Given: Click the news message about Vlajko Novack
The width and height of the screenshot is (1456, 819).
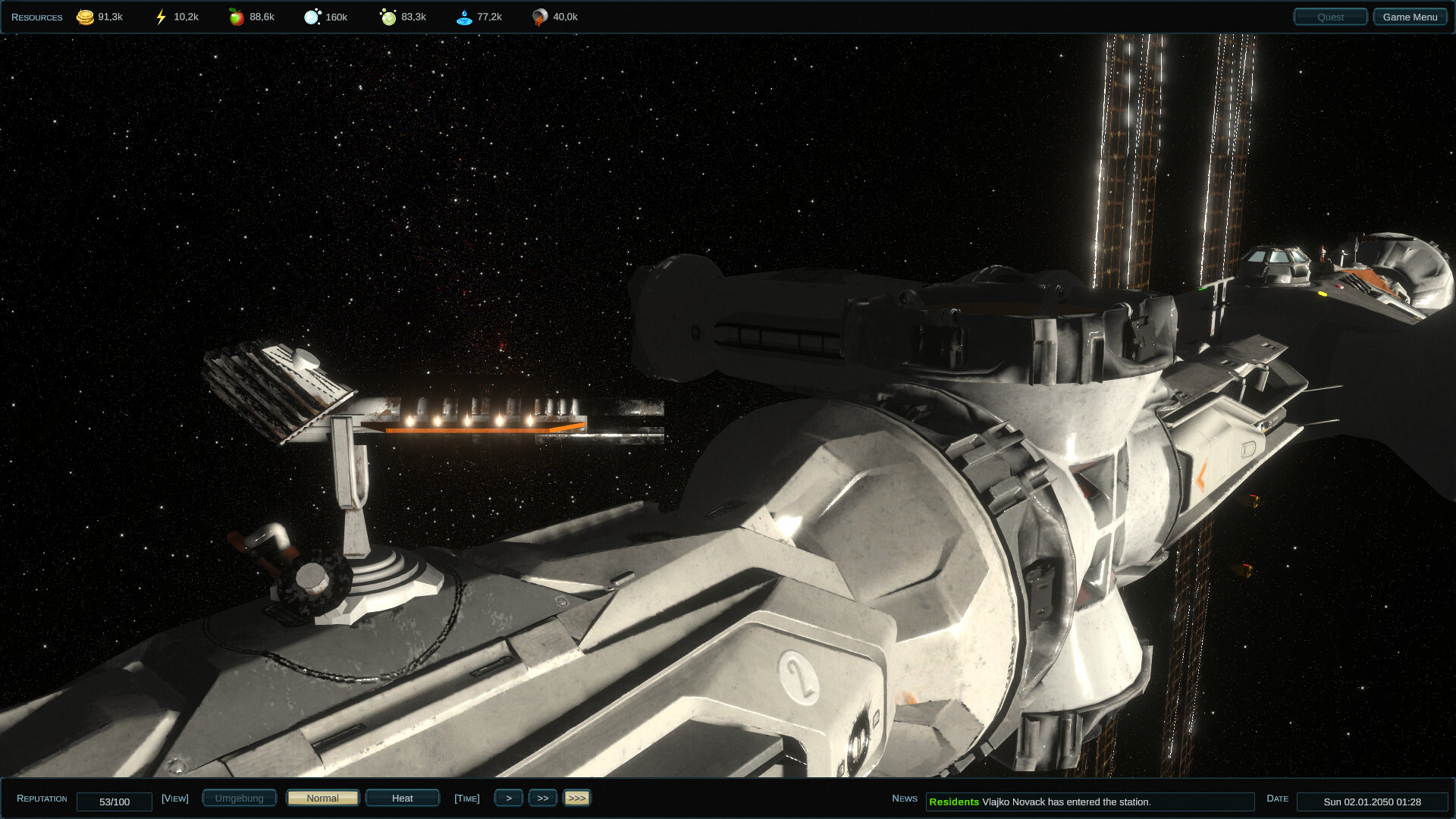Looking at the screenshot, I should [1092, 800].
